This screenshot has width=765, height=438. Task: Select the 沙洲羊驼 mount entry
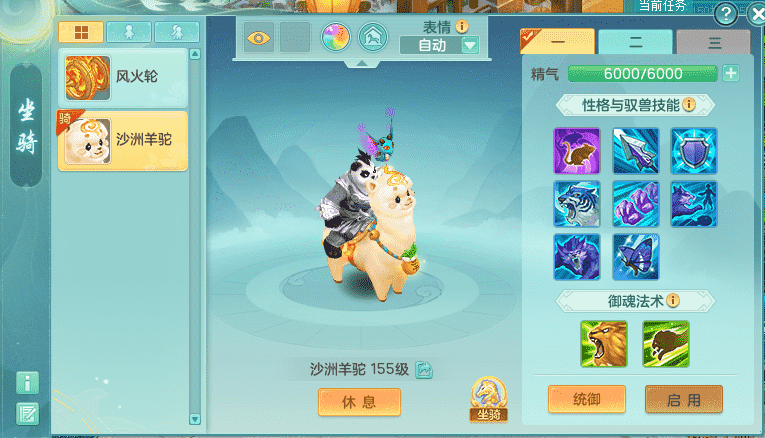122,140
